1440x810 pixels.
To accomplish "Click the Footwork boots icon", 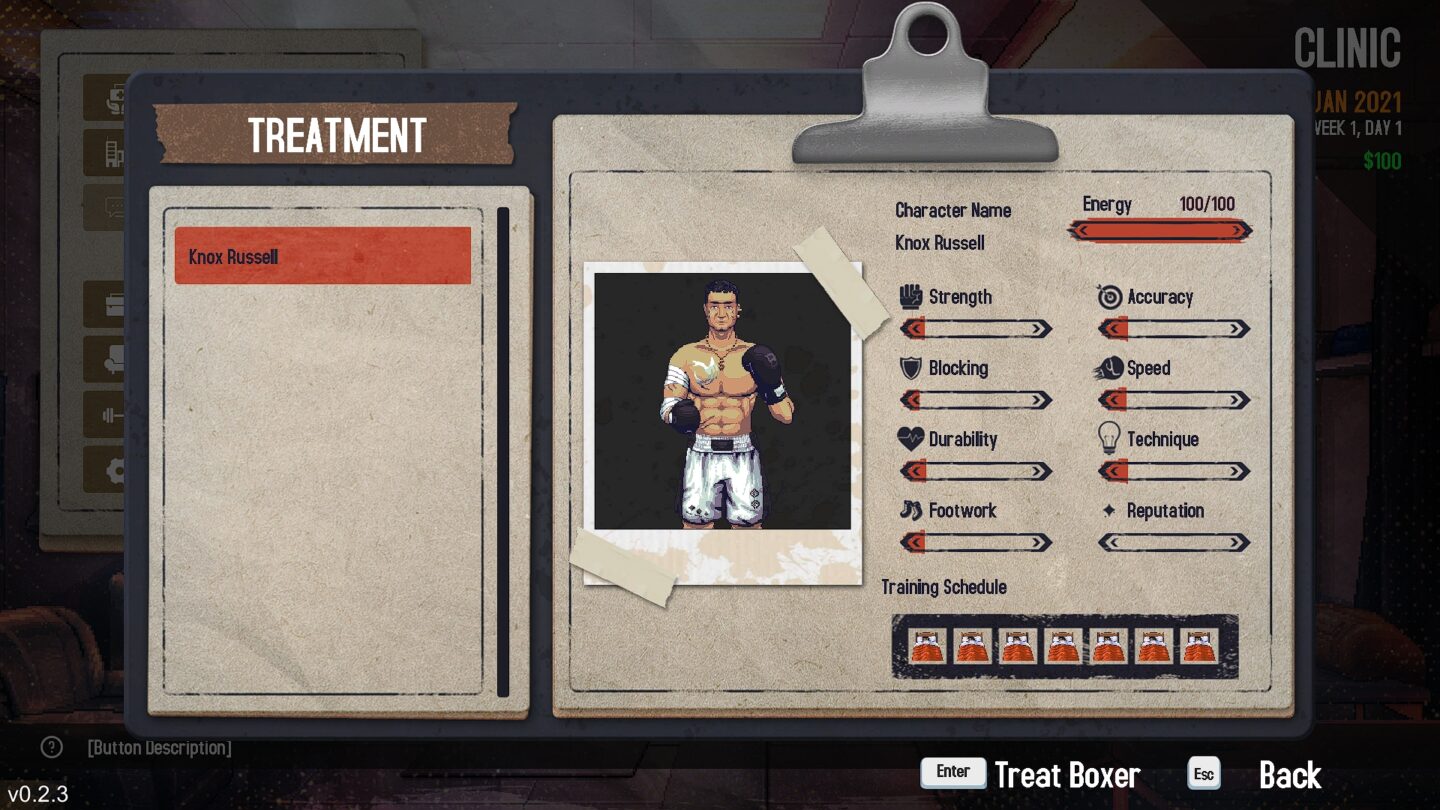I will click(911, 511).
